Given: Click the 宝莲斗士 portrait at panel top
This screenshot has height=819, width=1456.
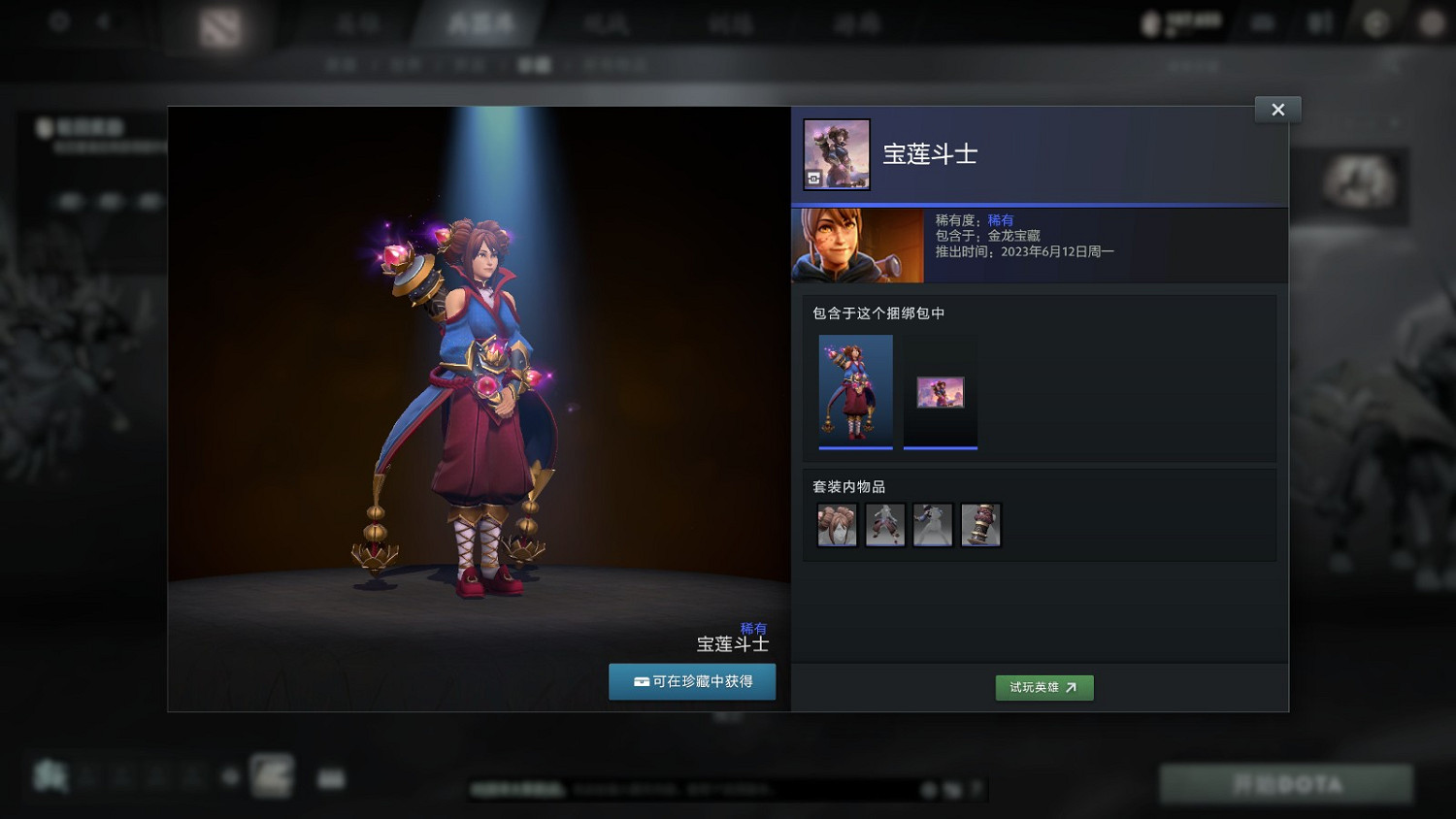Looking at the screenshot, I should click(836, 153).
